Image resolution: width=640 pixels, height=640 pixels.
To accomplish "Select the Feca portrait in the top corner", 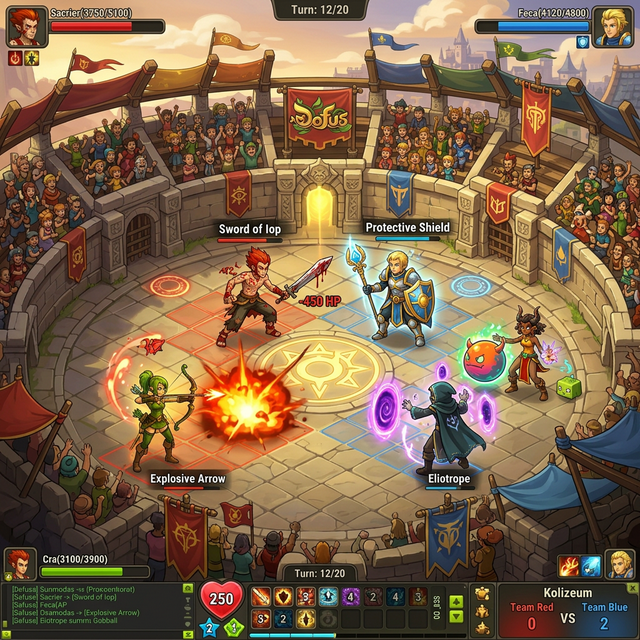I will click(612, 26).
